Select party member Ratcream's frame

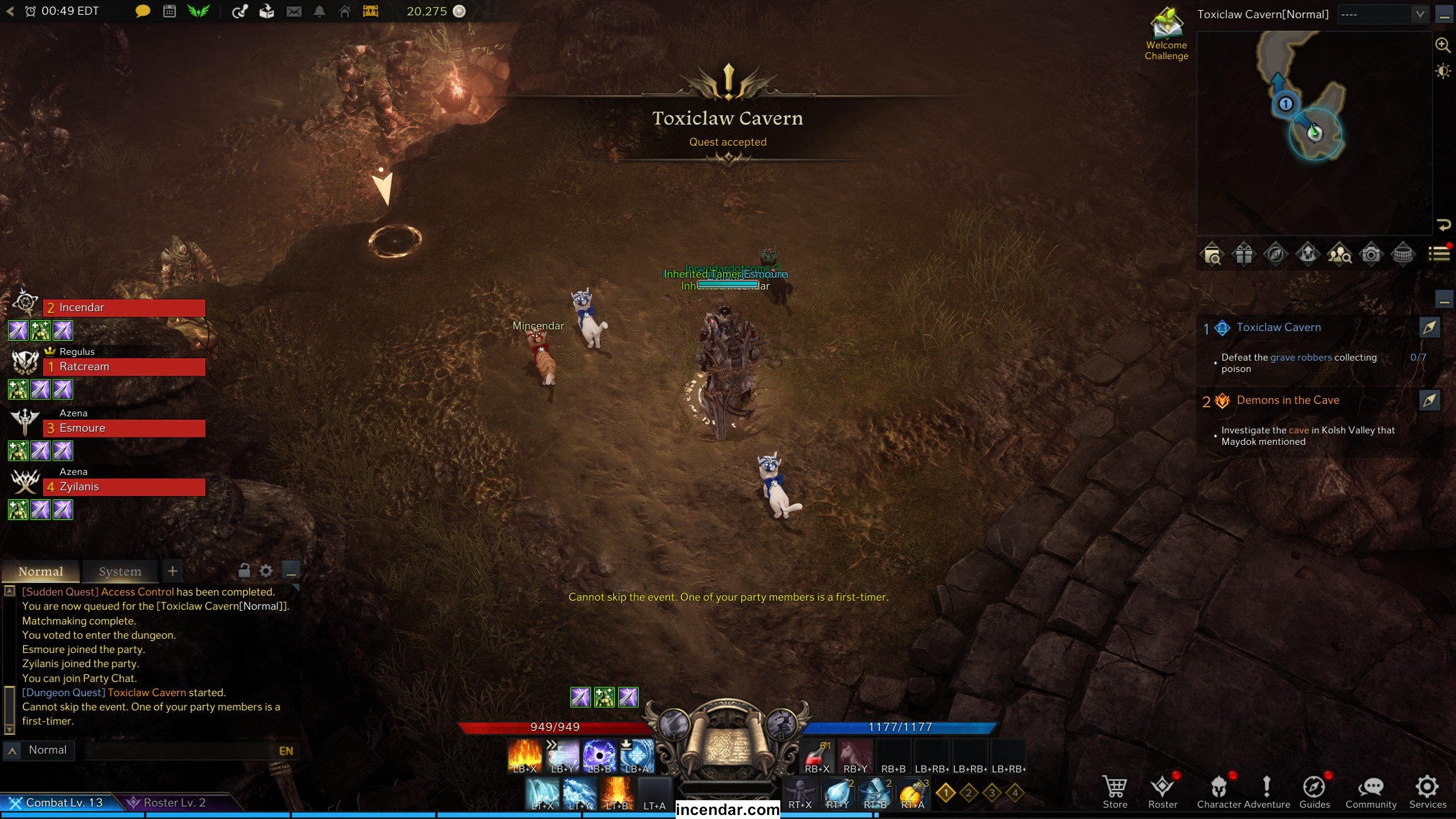(x=124, y=367)
